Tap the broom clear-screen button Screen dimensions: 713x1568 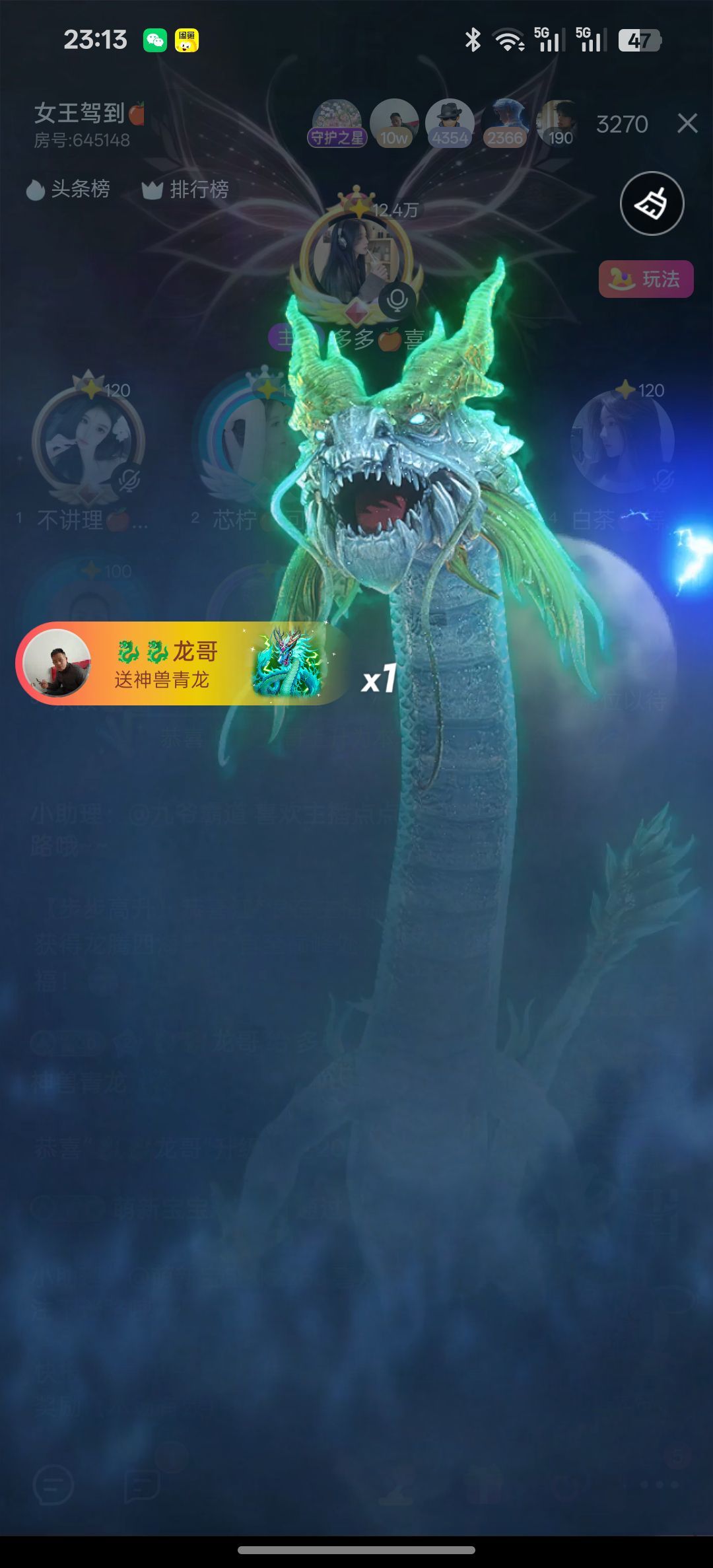point(652,203)
